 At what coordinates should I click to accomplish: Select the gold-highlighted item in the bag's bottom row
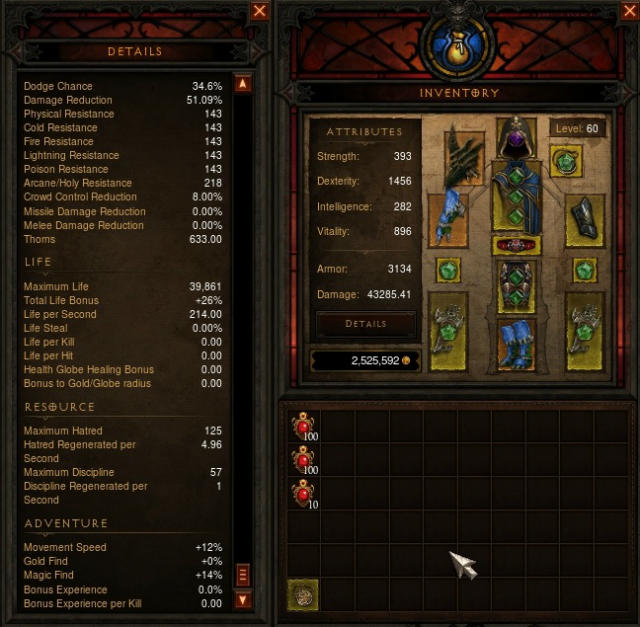pyautogui.click(x=304, y=595)
